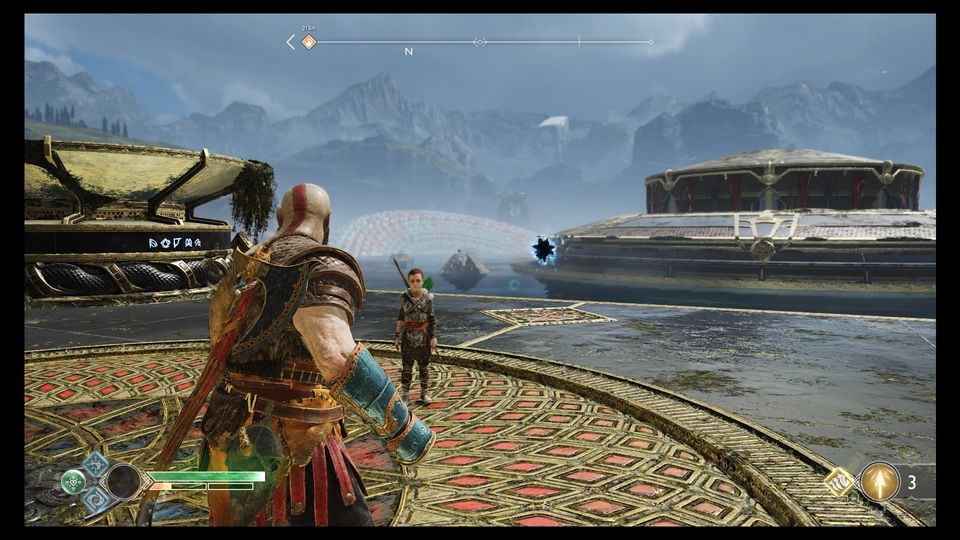Viewport: 960px width, 540px height.
Task: Select the upper blue runic attack icon
Action: coord(96,463)
